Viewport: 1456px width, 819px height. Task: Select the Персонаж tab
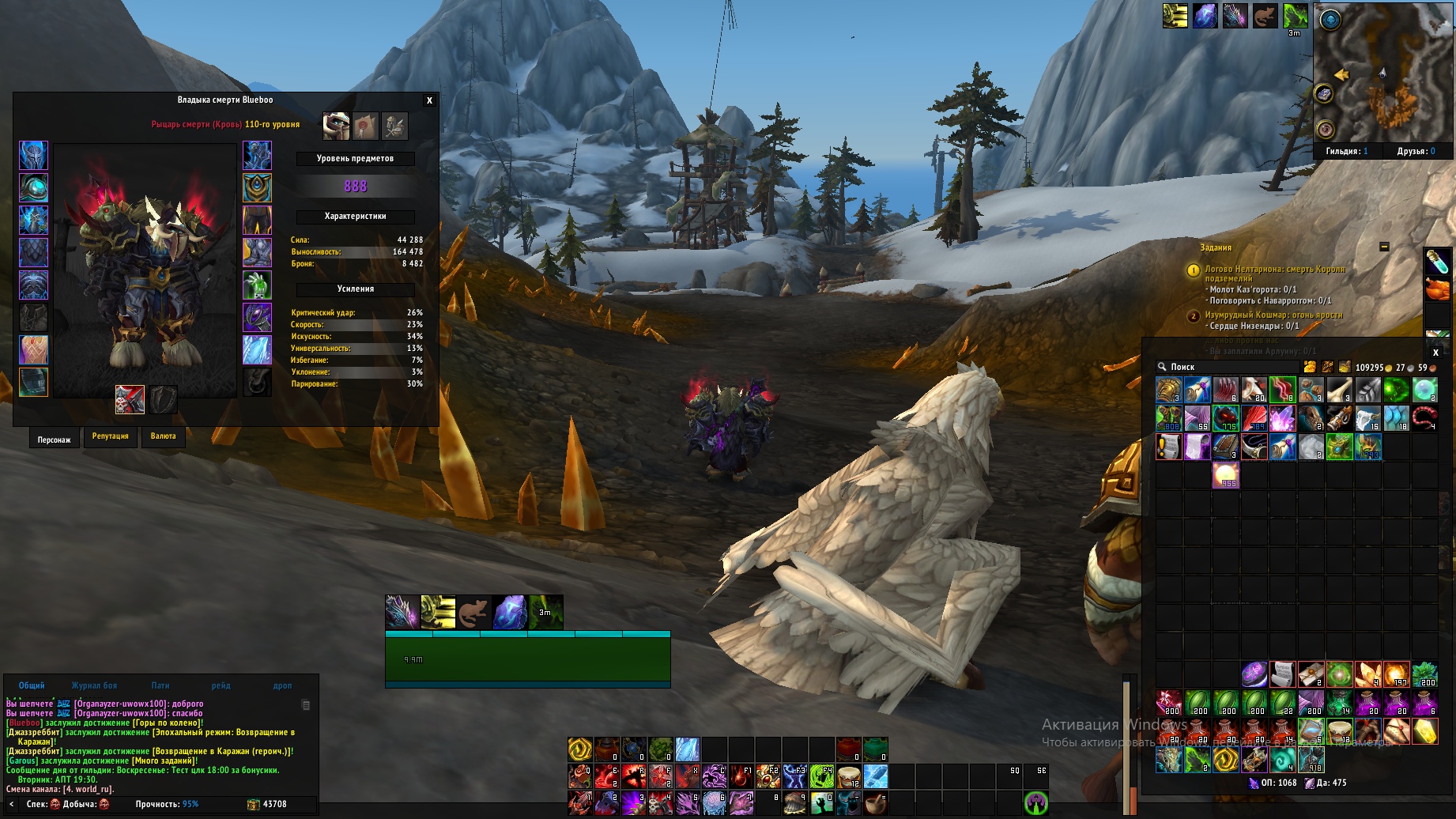coord(54,440)
